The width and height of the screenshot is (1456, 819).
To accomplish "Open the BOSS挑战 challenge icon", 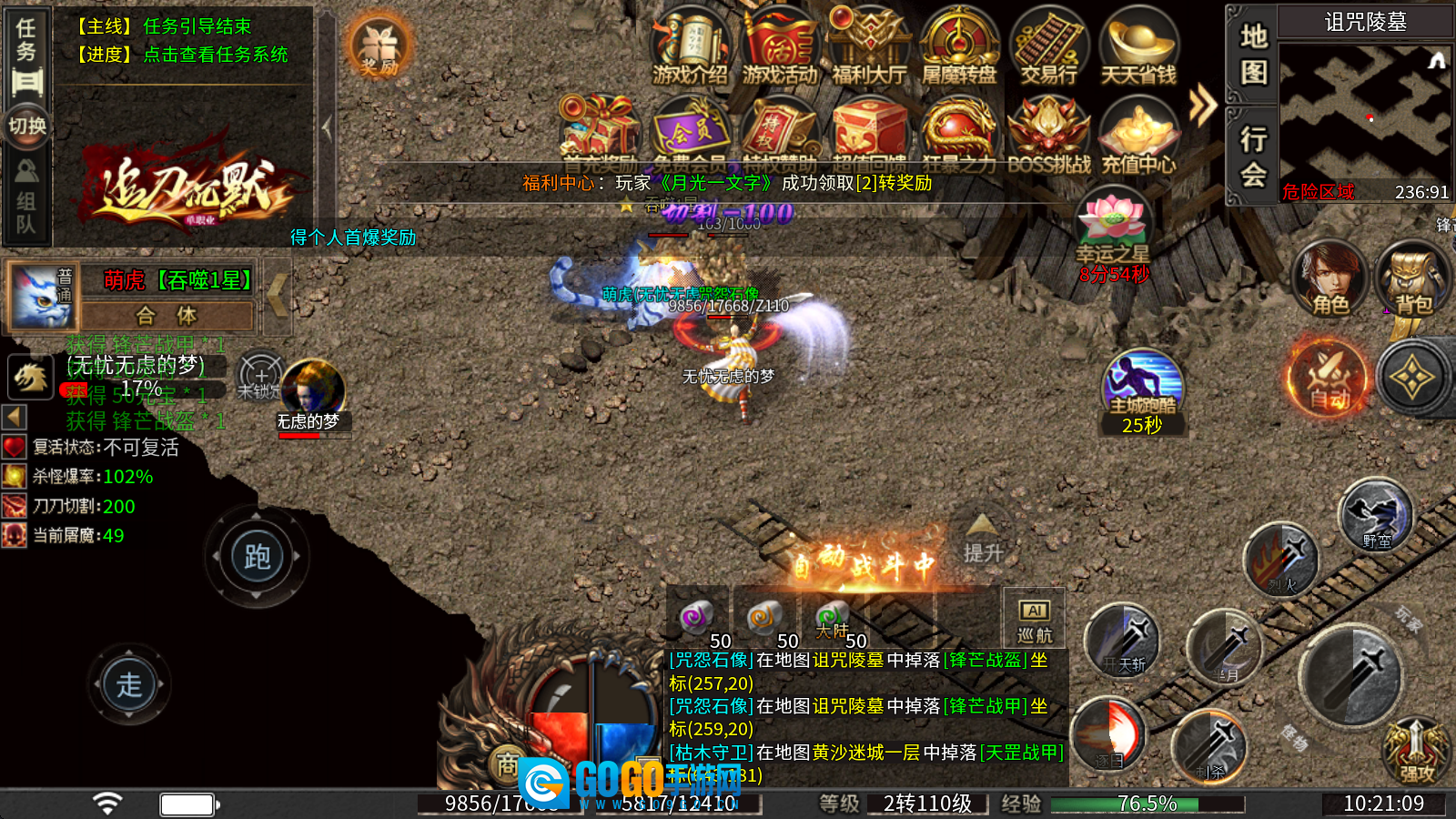I will tap(1048, 135).
